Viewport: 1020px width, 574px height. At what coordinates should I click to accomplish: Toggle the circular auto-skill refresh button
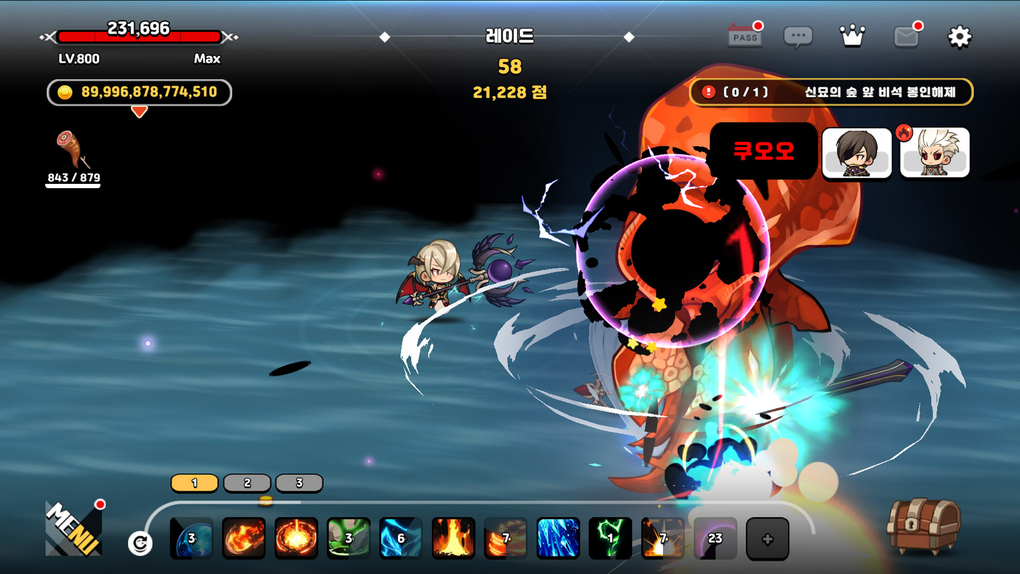140,543
